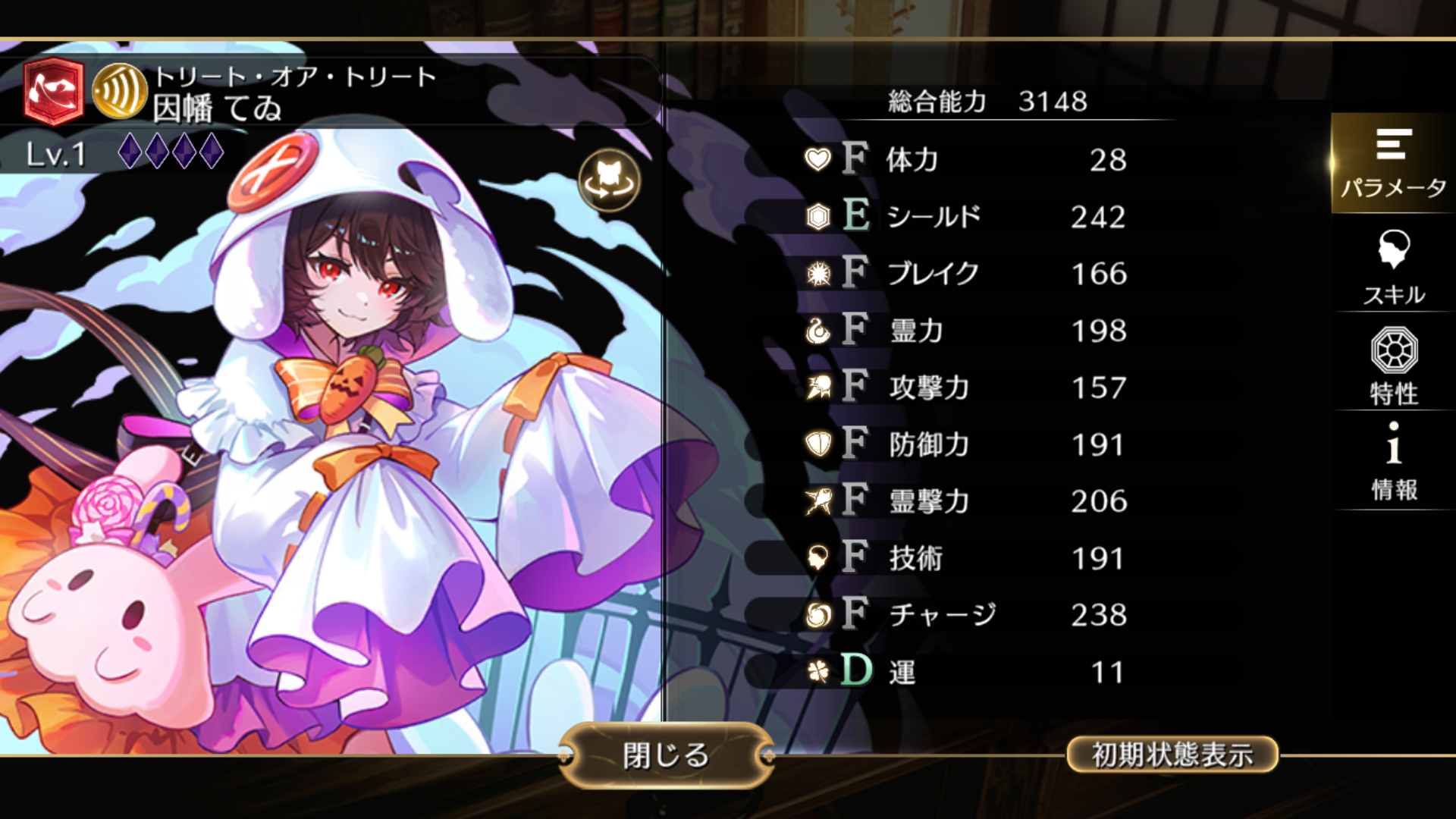
Task: Switch to the パラメータ tab
Action: pyautogui.click(x=1393, y=163)
